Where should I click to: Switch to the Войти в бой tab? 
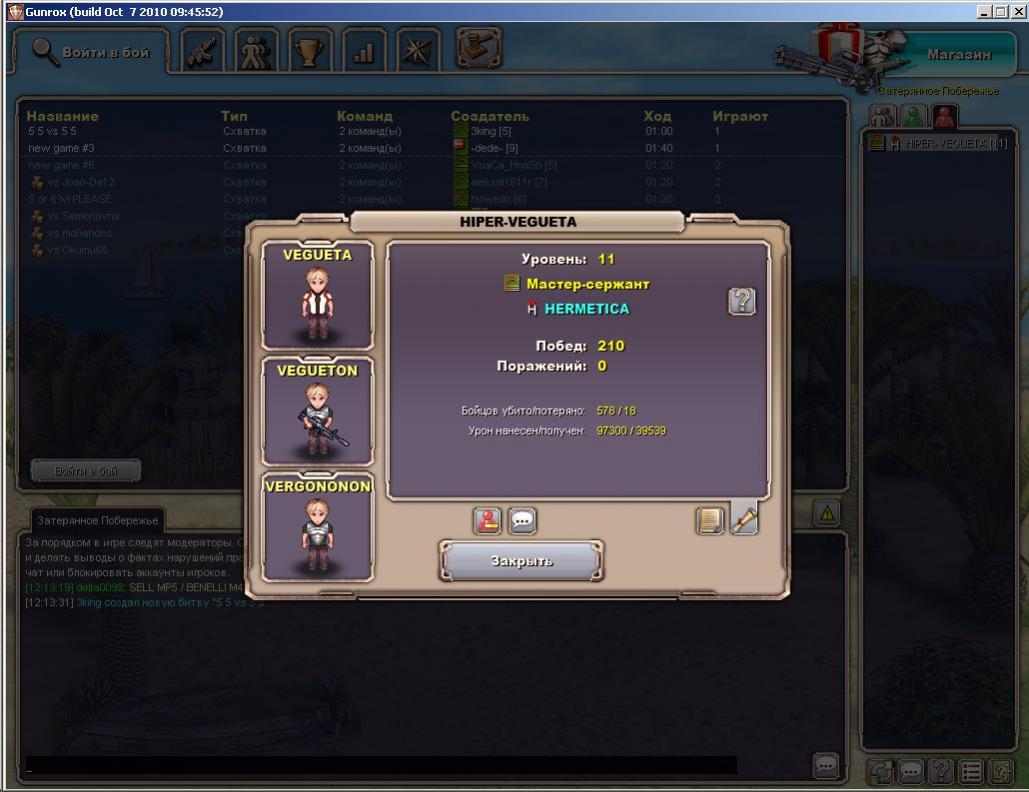point(92,52)
